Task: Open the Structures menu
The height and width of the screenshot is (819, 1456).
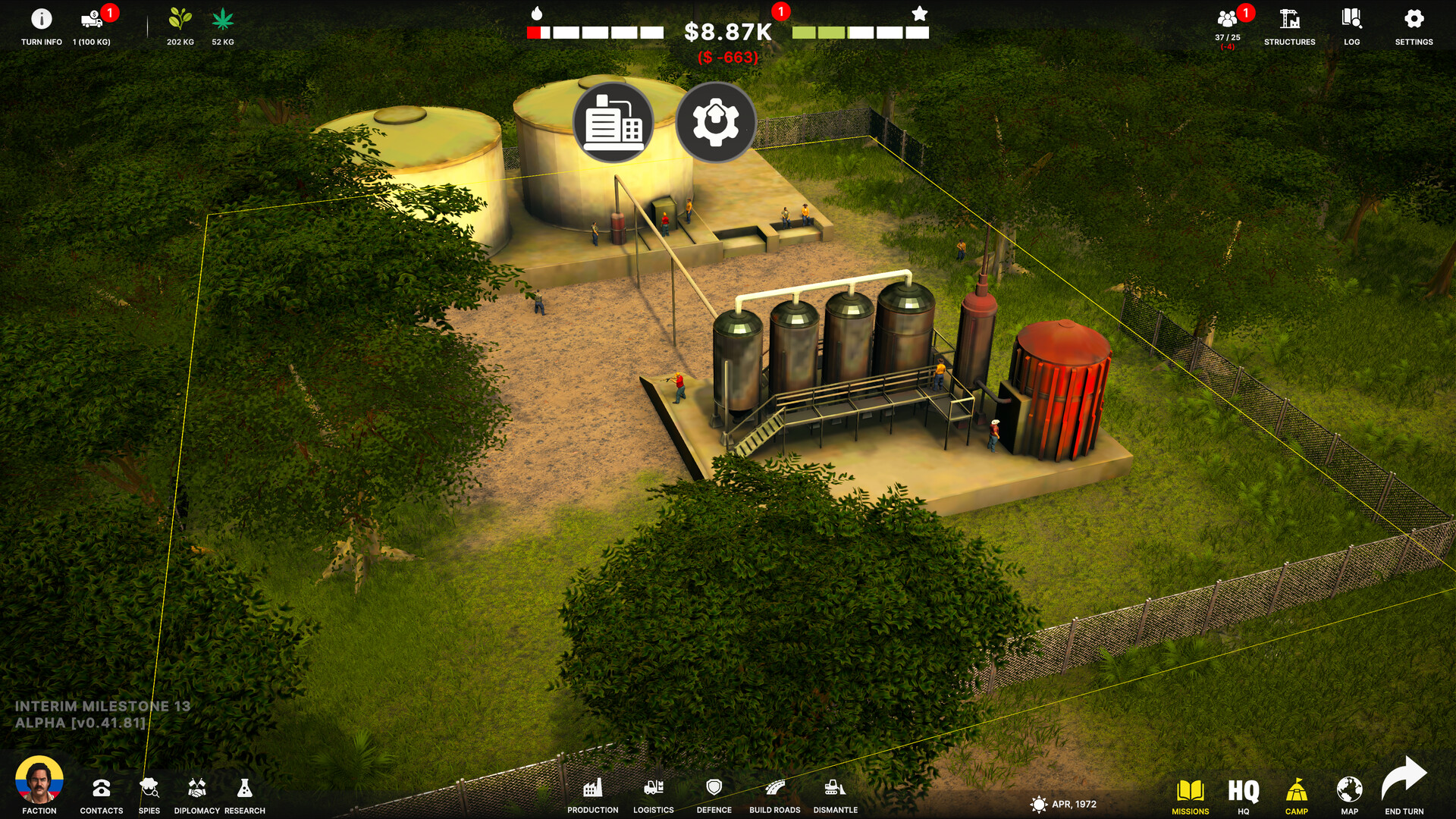Action: point(1289,20)
